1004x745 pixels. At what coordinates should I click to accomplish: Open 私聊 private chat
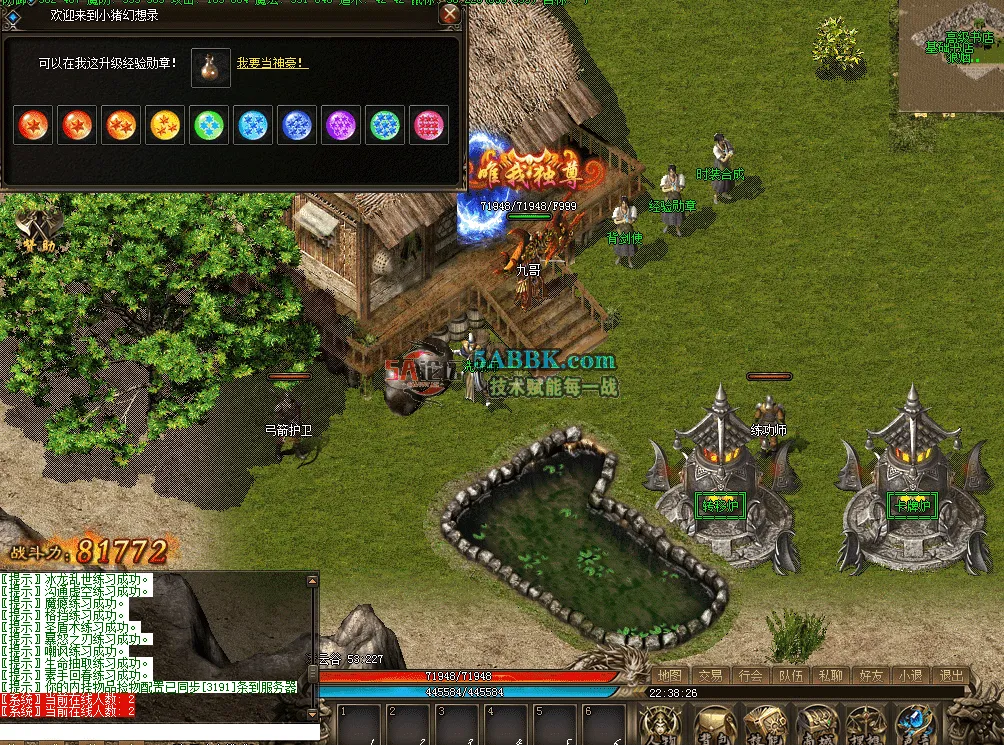[x=830, y=675]
